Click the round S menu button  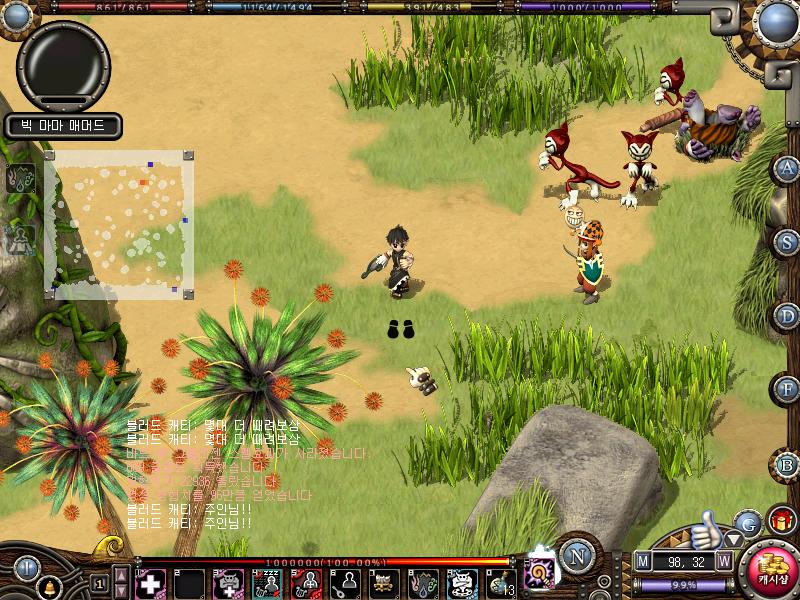[787, 241]
